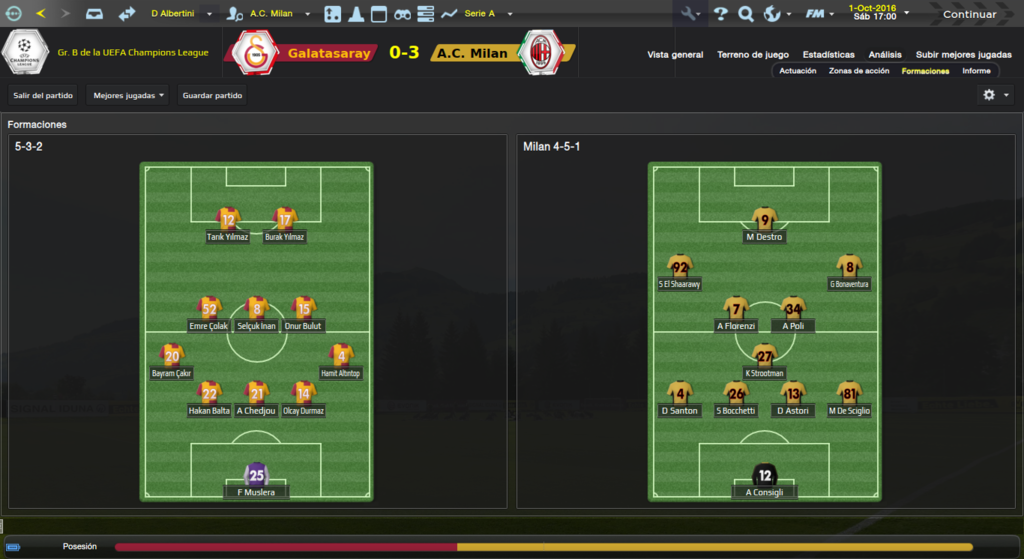Open the search magnifying glass
Viewport: 1024px width, 559px height.
[745, 14]
